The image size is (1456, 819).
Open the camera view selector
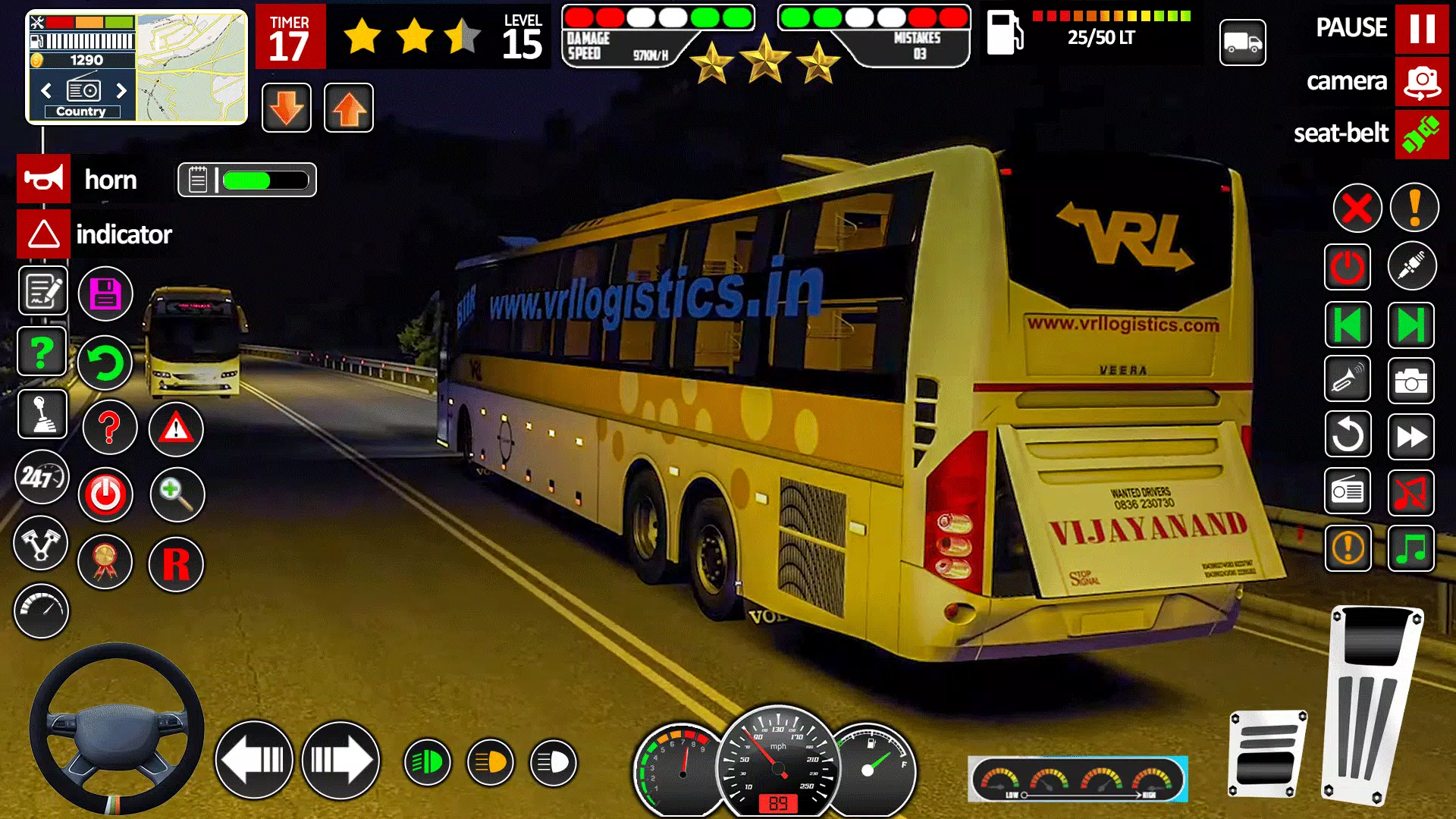(x=1423, y=81)
